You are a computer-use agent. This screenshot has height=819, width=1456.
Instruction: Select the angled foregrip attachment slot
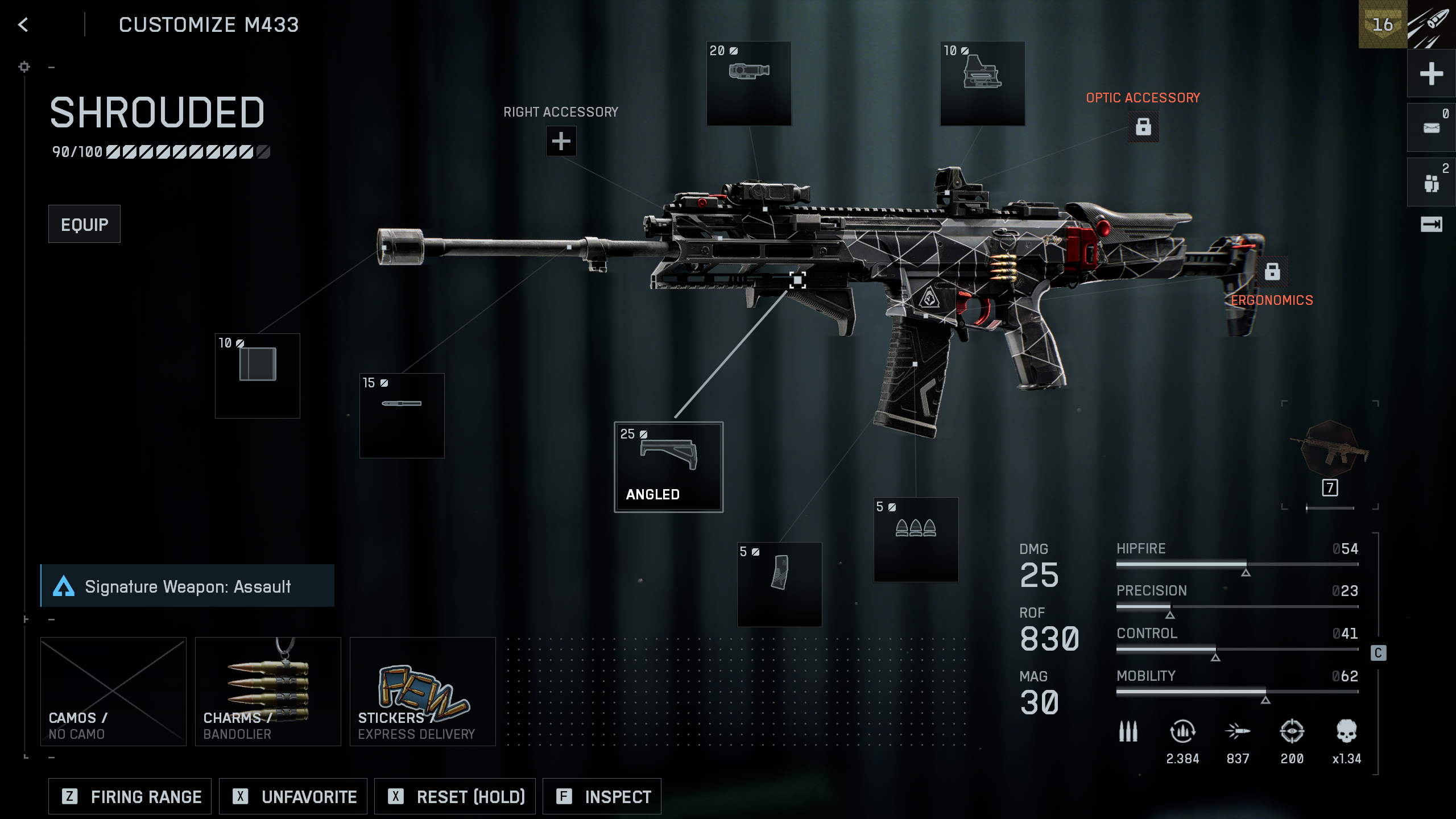(x=668, y=466)
